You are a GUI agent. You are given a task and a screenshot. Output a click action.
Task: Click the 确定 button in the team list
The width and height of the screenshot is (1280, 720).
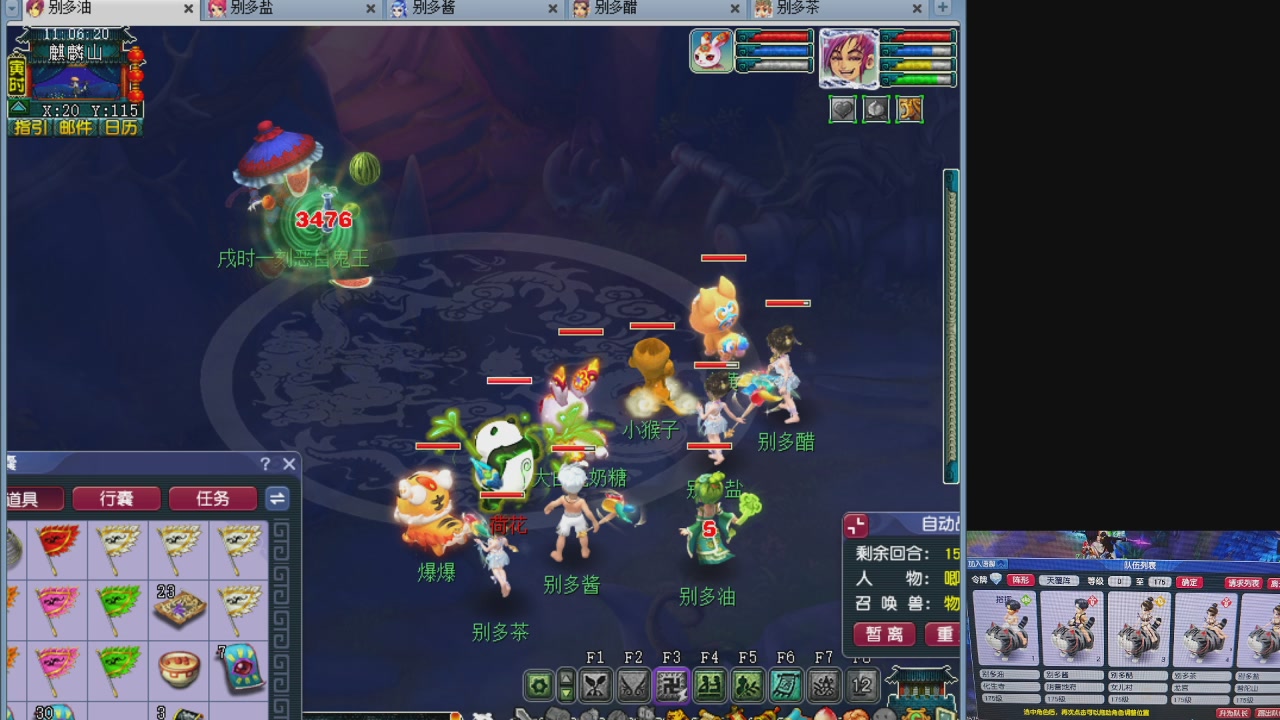click(1189, 581)
